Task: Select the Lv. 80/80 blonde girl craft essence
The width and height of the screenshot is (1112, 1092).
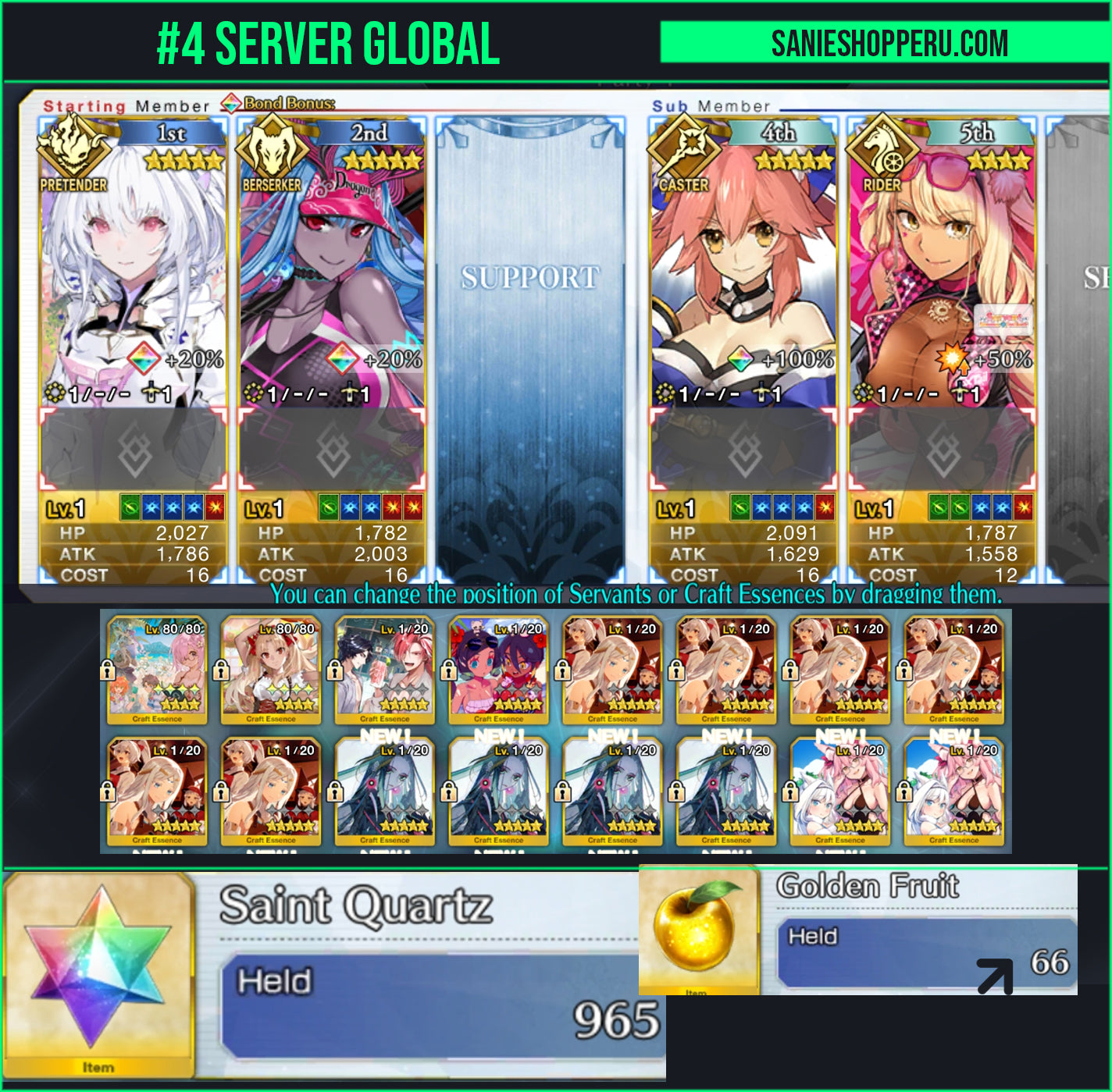Action: click(x=271, y=670)
